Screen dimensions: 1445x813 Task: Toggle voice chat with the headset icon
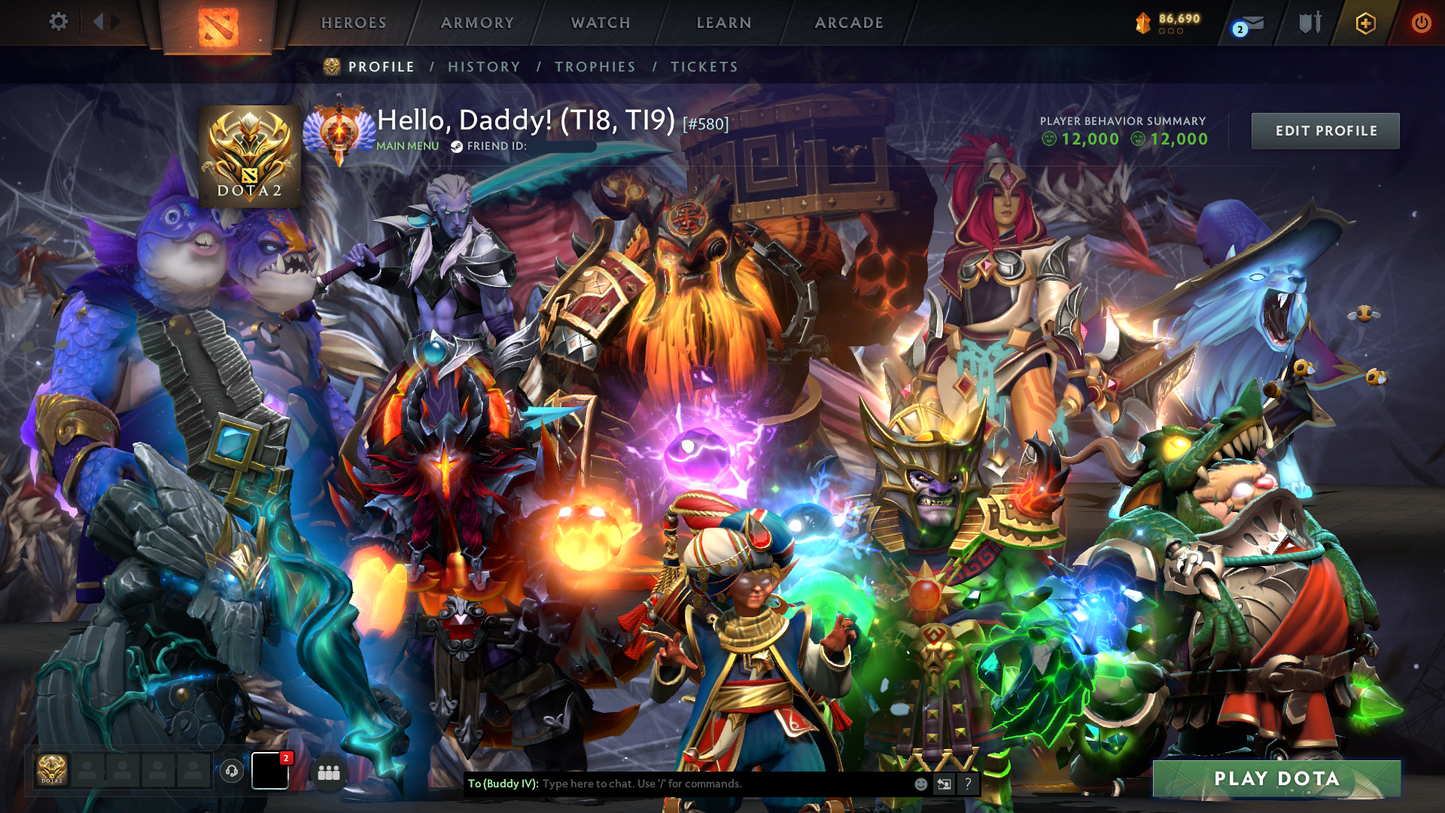[x=233, y=770]
